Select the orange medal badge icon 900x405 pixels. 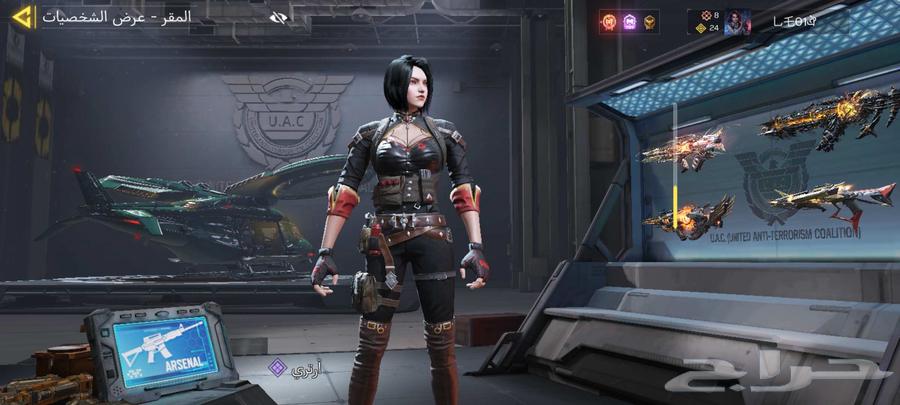[x=609, y=21]
